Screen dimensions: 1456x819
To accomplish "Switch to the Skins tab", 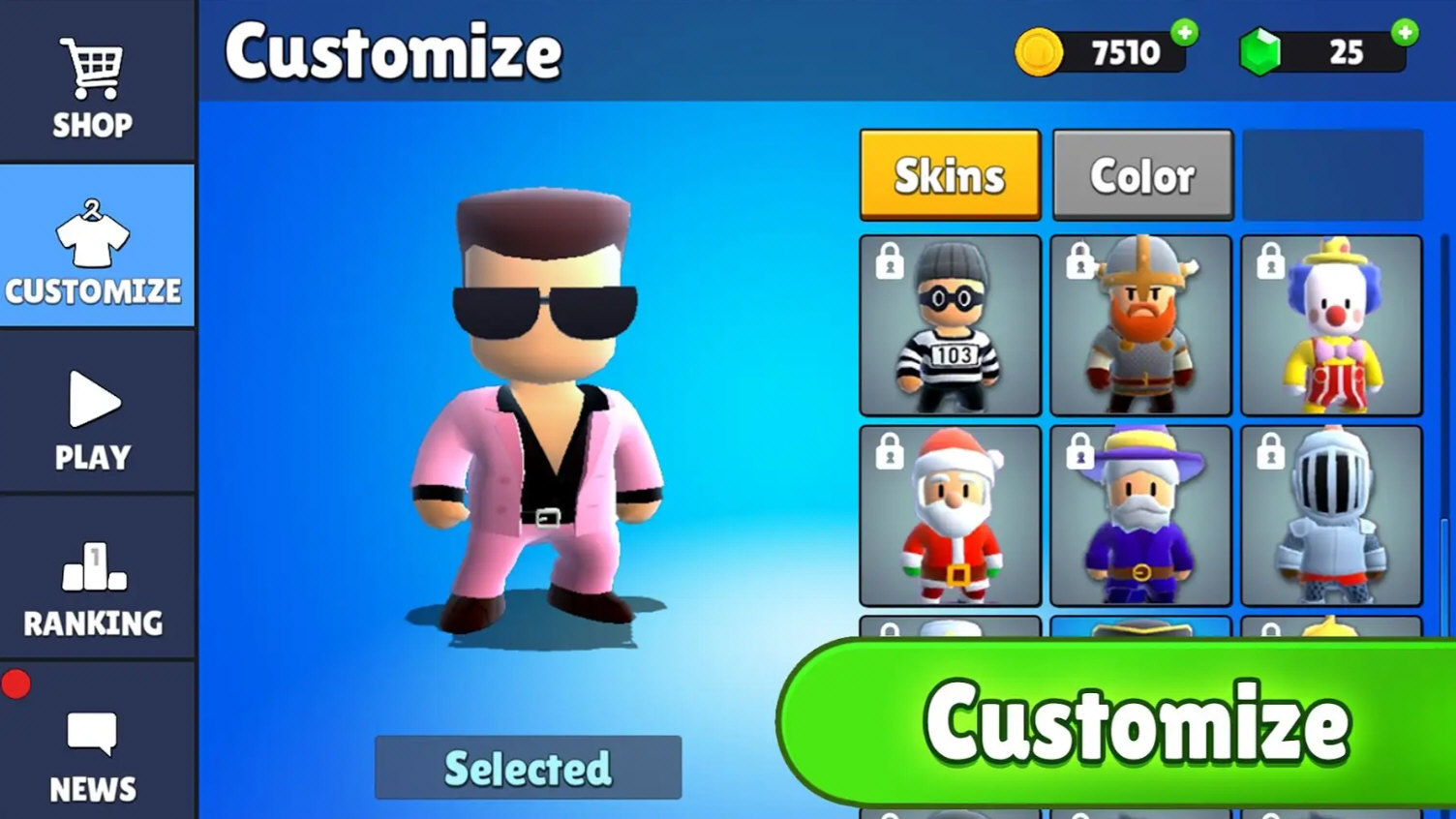I will click(950, 176).
